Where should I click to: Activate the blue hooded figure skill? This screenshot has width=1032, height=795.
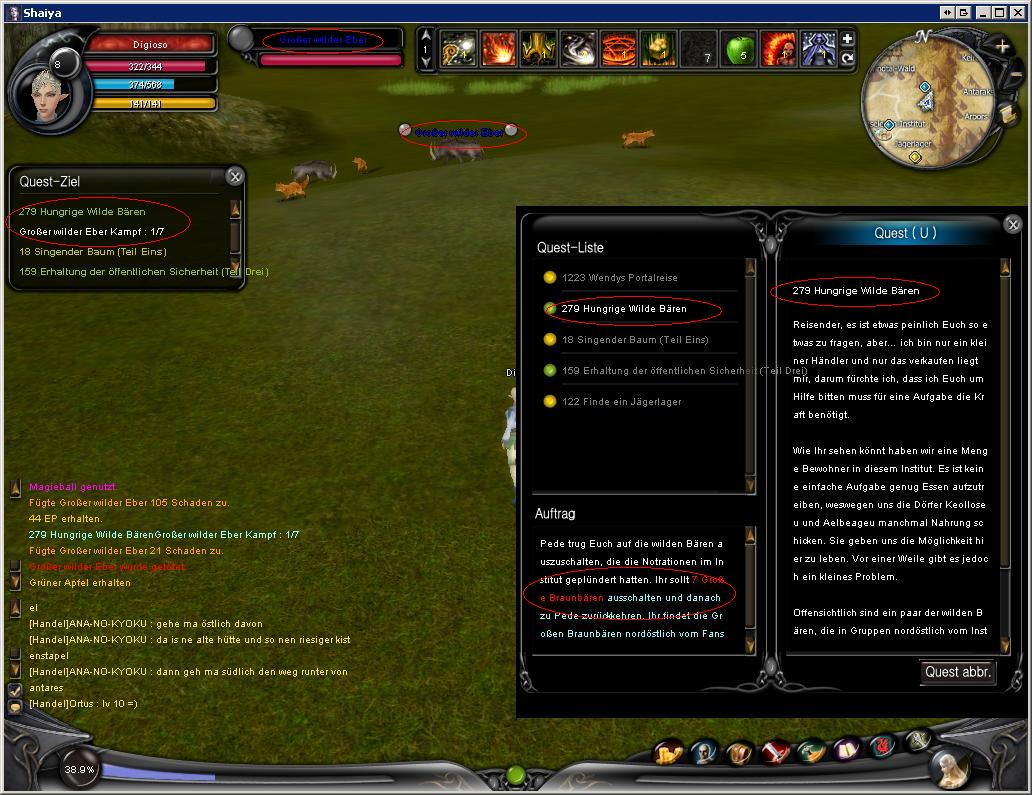pyautogui.click(x=818, y=49)
